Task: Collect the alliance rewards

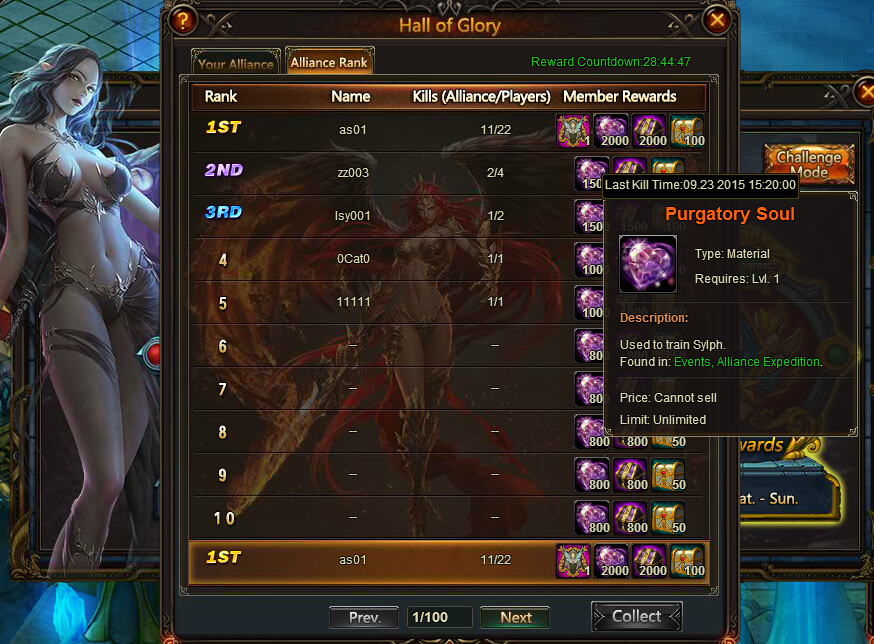Action: (x=636, y=616)
